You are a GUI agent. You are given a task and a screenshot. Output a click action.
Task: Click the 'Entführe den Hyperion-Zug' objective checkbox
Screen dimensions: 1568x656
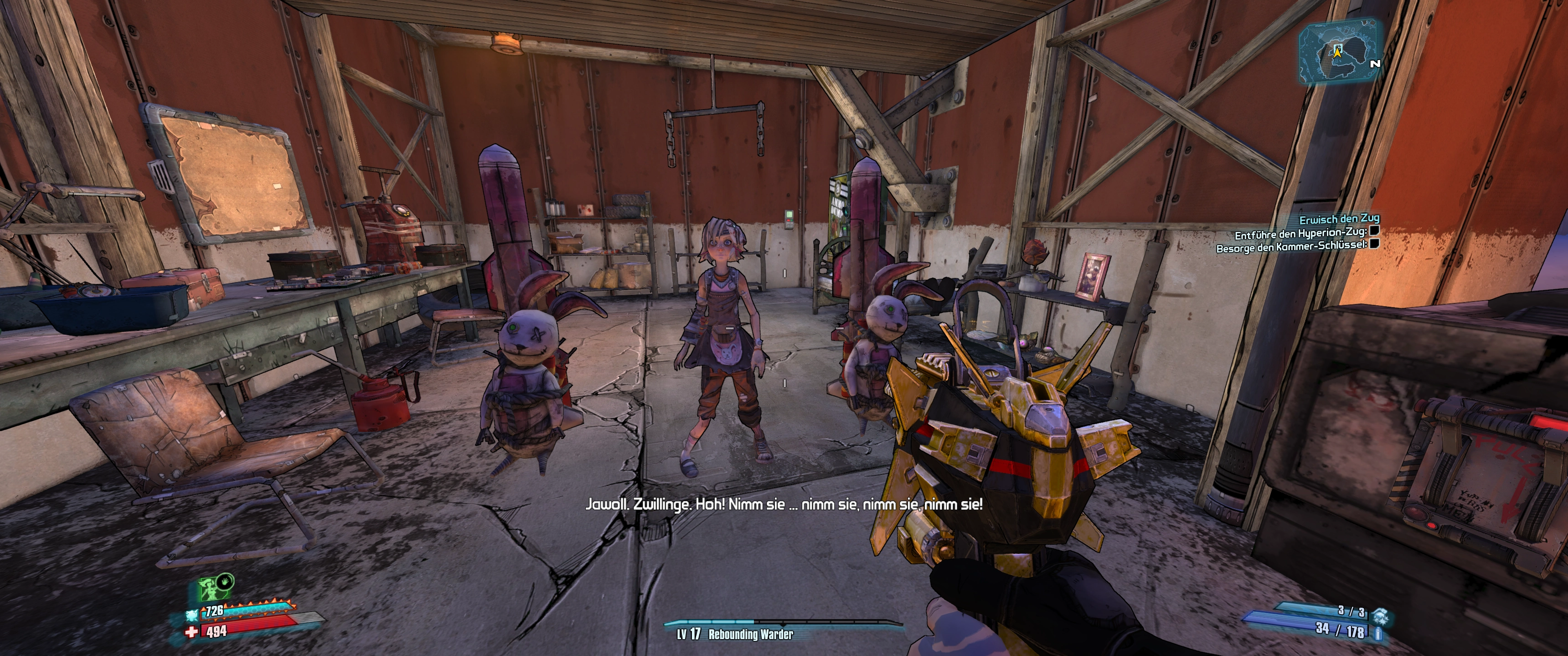[x=1373, y=231]
